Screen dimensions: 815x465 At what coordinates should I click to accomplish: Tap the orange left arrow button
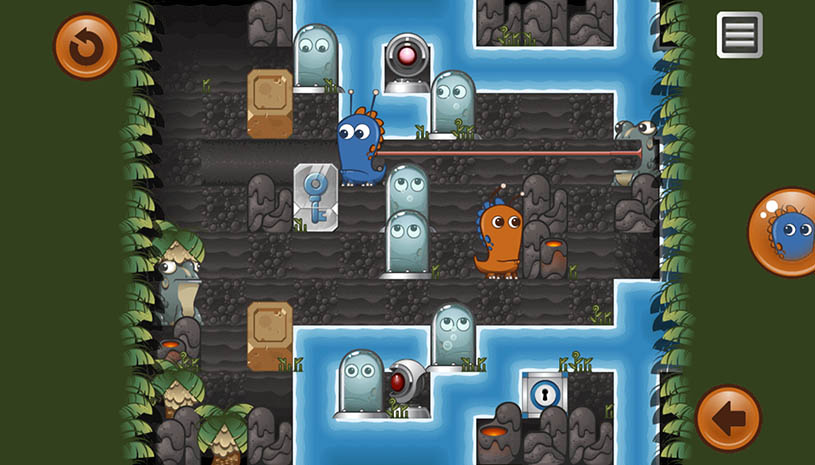point(728,418)
